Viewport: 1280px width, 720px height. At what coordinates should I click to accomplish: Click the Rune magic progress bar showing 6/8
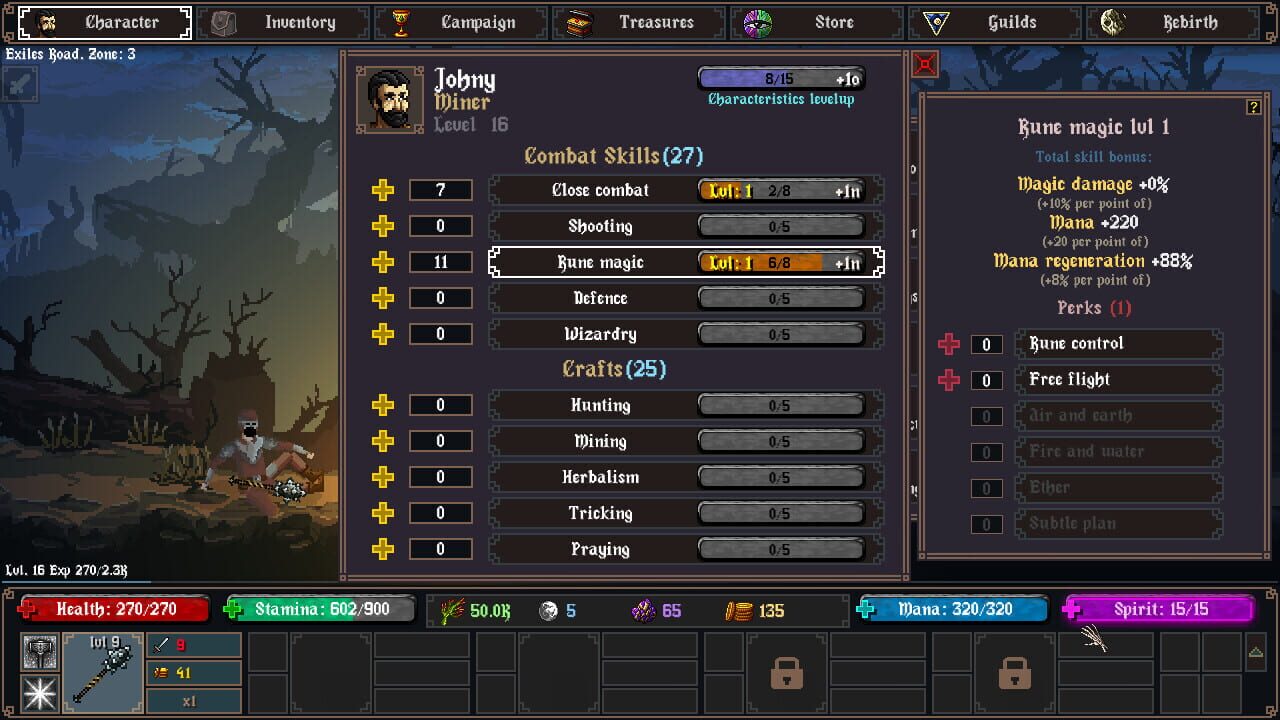coord(782,262)
